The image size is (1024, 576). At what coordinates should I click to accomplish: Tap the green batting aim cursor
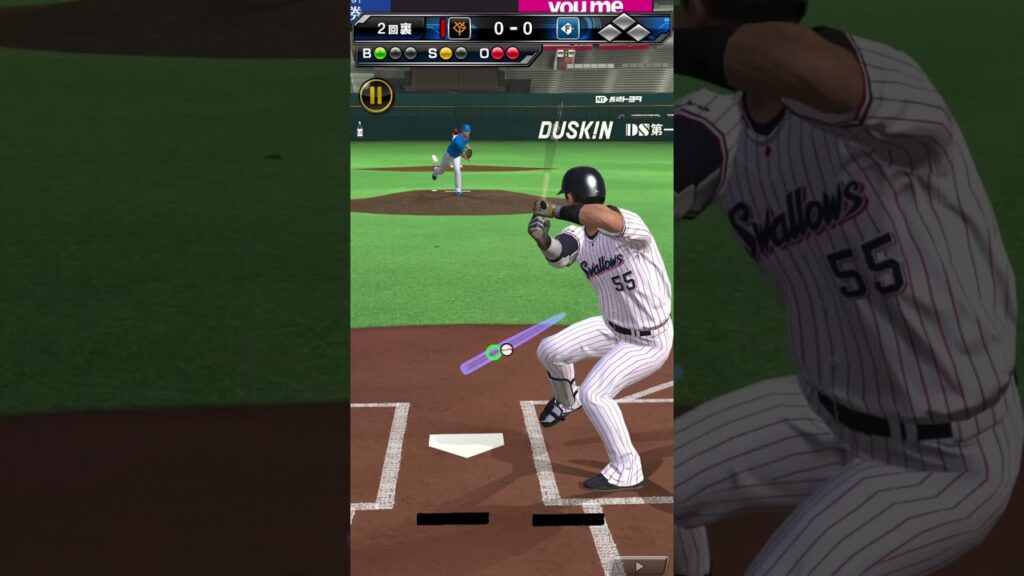[493, 352]
